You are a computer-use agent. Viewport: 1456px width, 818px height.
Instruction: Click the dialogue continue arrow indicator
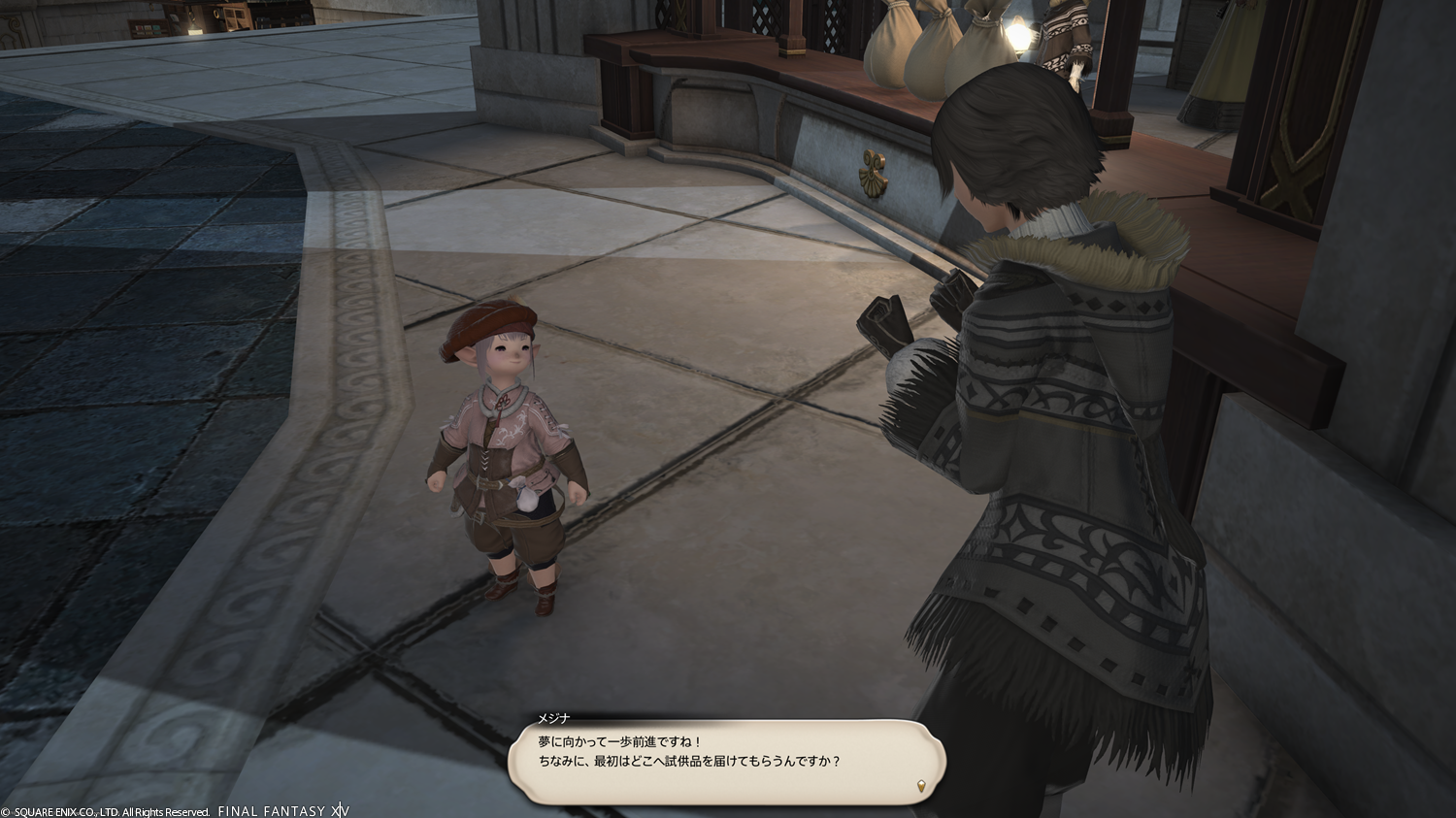pyautogui.click(x=921, y=785)
